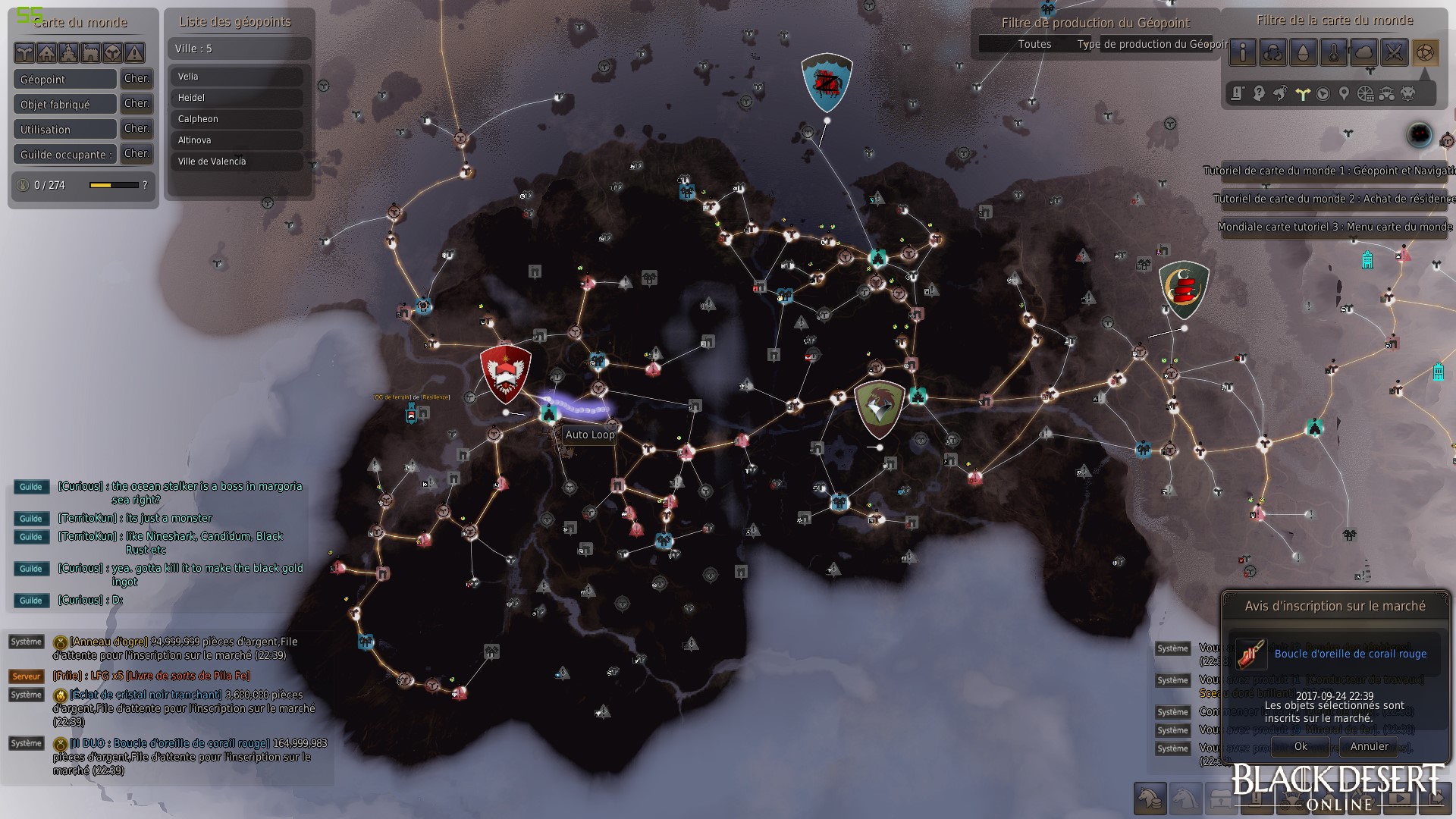Click the Boucle d'oreille de corail rouge icon
Screen dimensions: 1456x819
(x=1250, y=654)
